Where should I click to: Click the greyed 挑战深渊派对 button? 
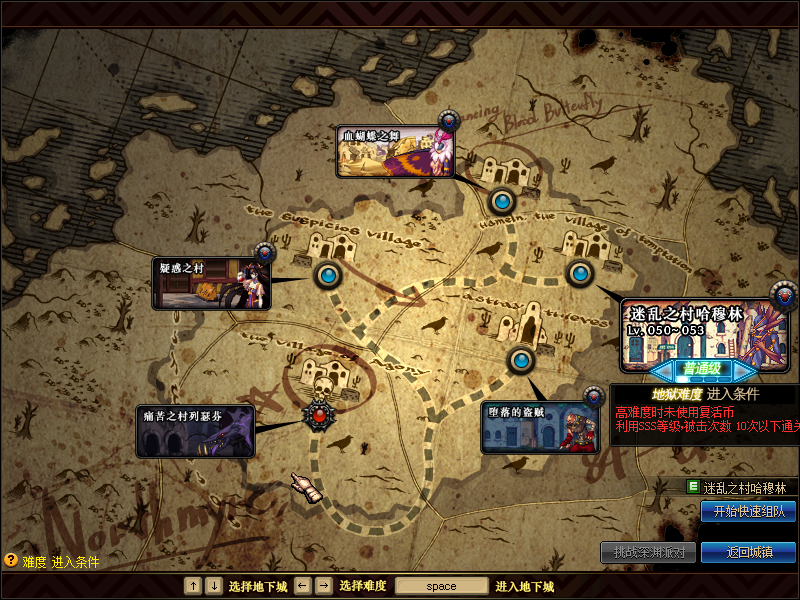[648, 552]
